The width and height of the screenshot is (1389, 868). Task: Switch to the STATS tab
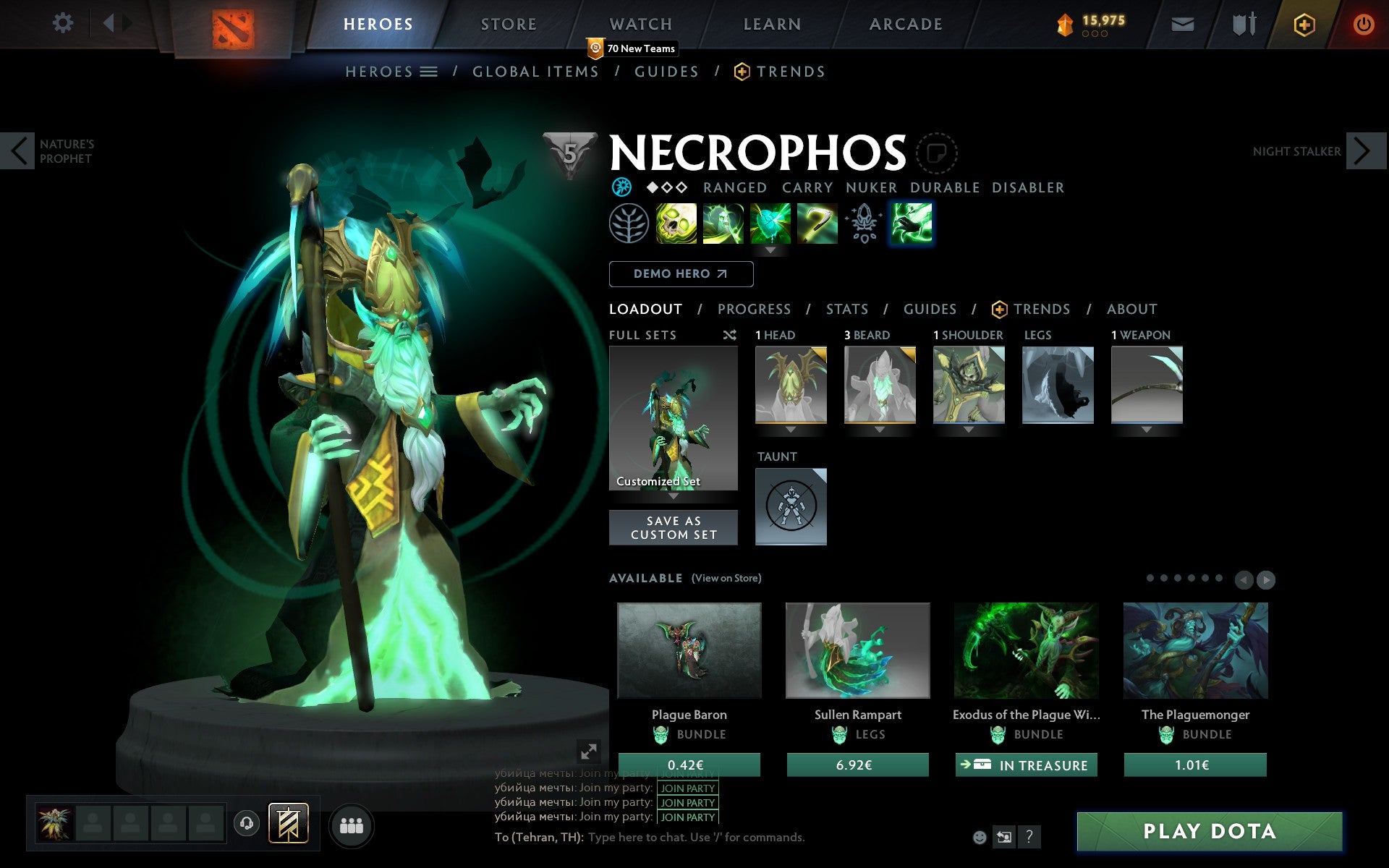point(846,309)
